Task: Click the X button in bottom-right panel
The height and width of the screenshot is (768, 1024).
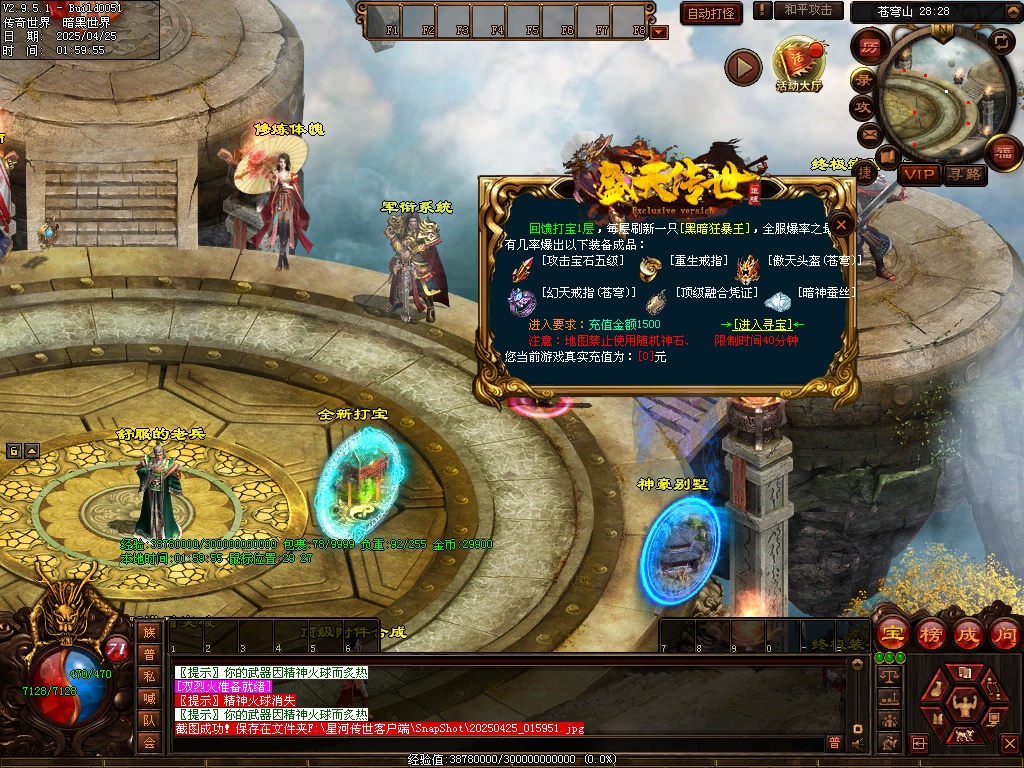Action: 1008,743
